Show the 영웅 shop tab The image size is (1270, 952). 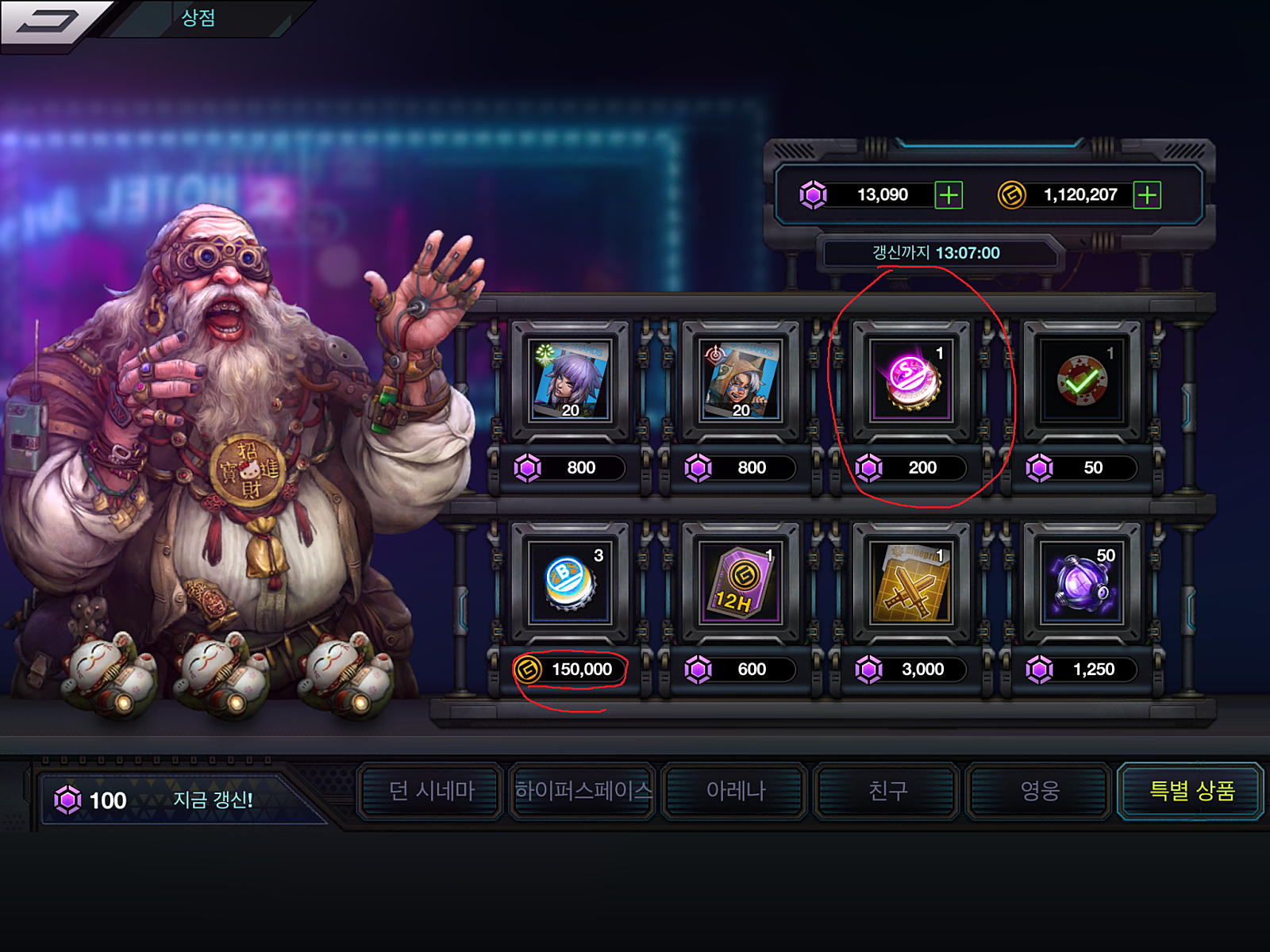pos(1039,791)
